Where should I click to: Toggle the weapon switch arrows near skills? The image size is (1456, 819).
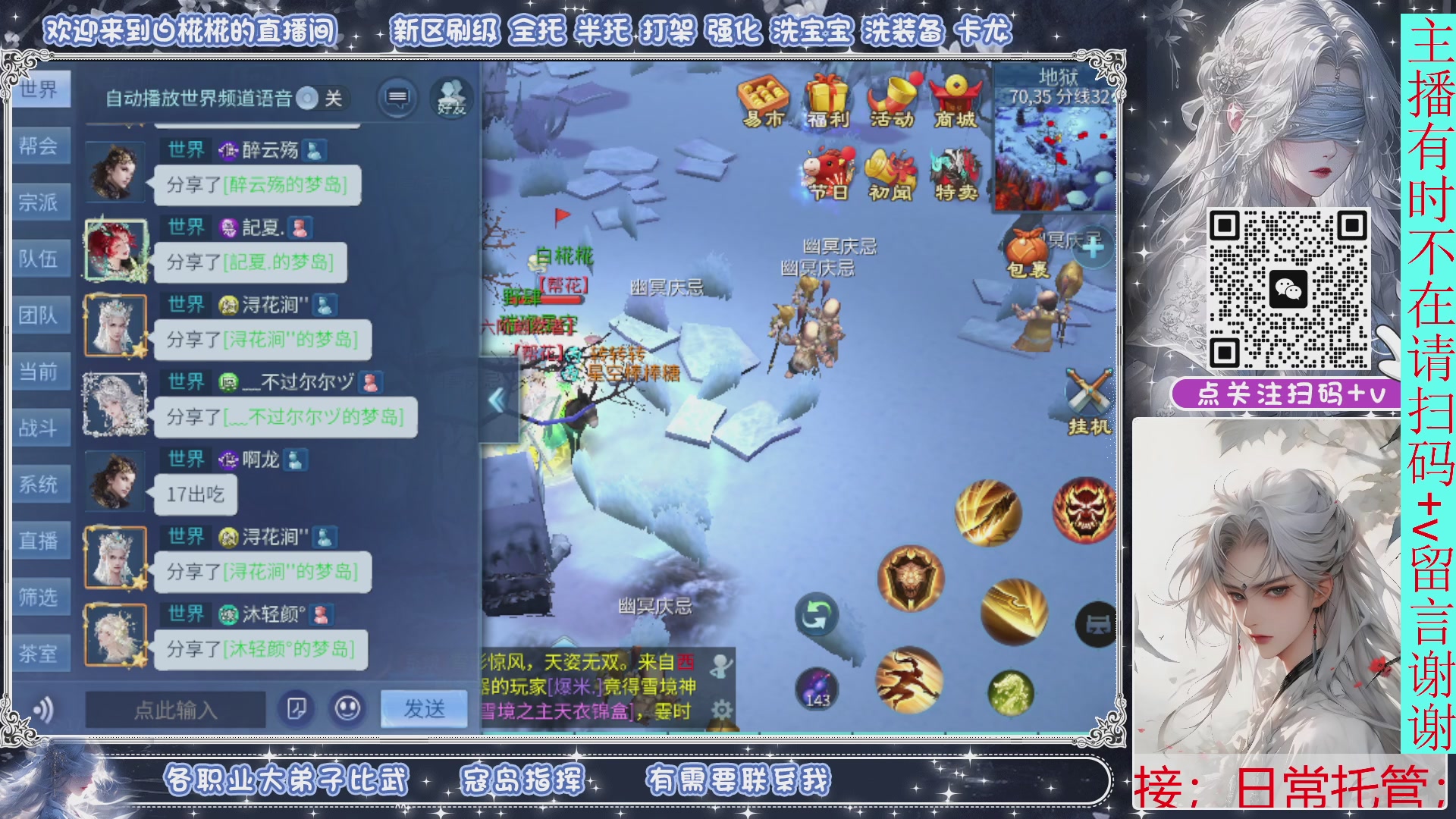tap(817, 612)
